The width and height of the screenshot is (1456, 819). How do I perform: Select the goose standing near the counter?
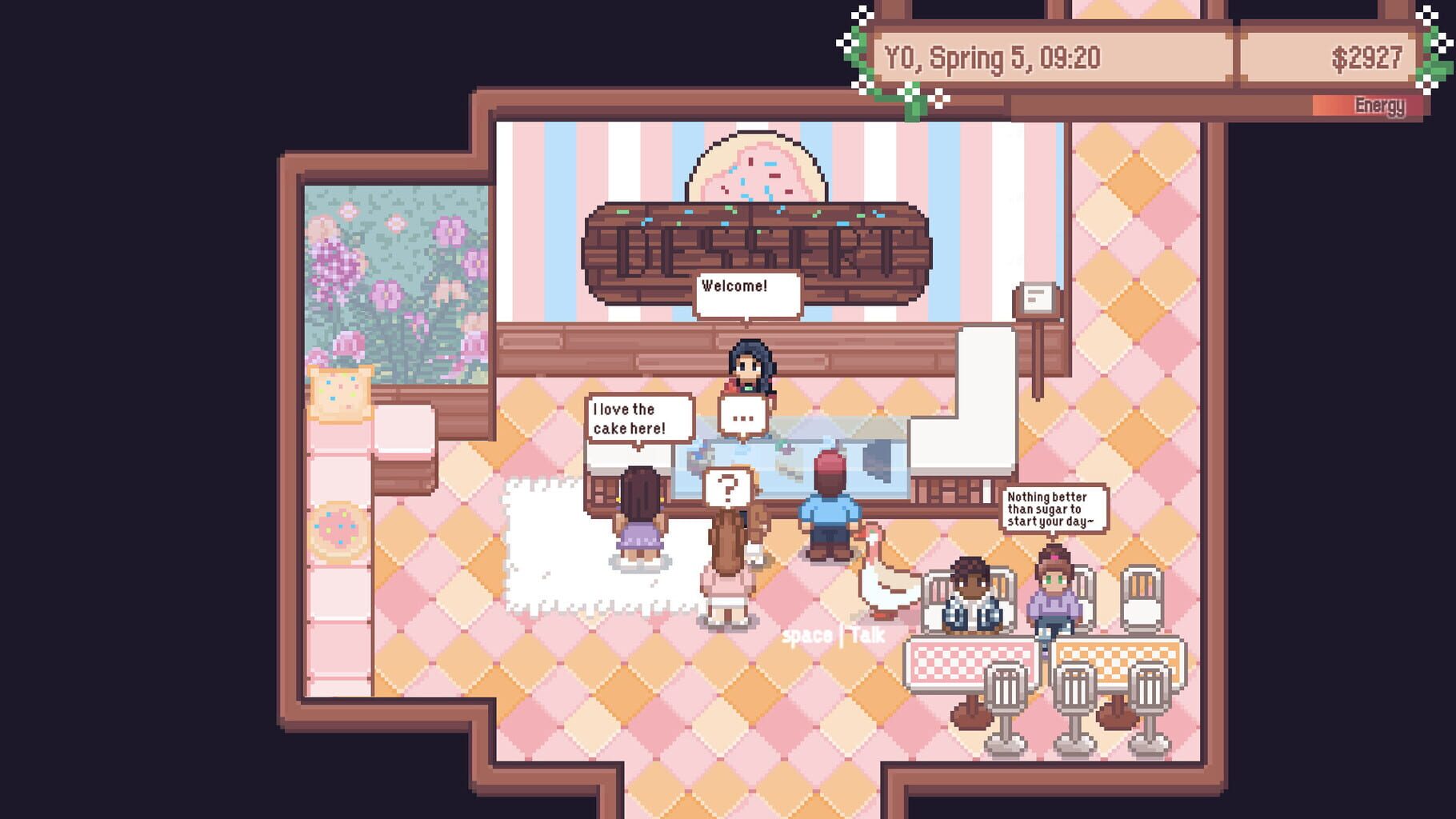pos(874,582)
